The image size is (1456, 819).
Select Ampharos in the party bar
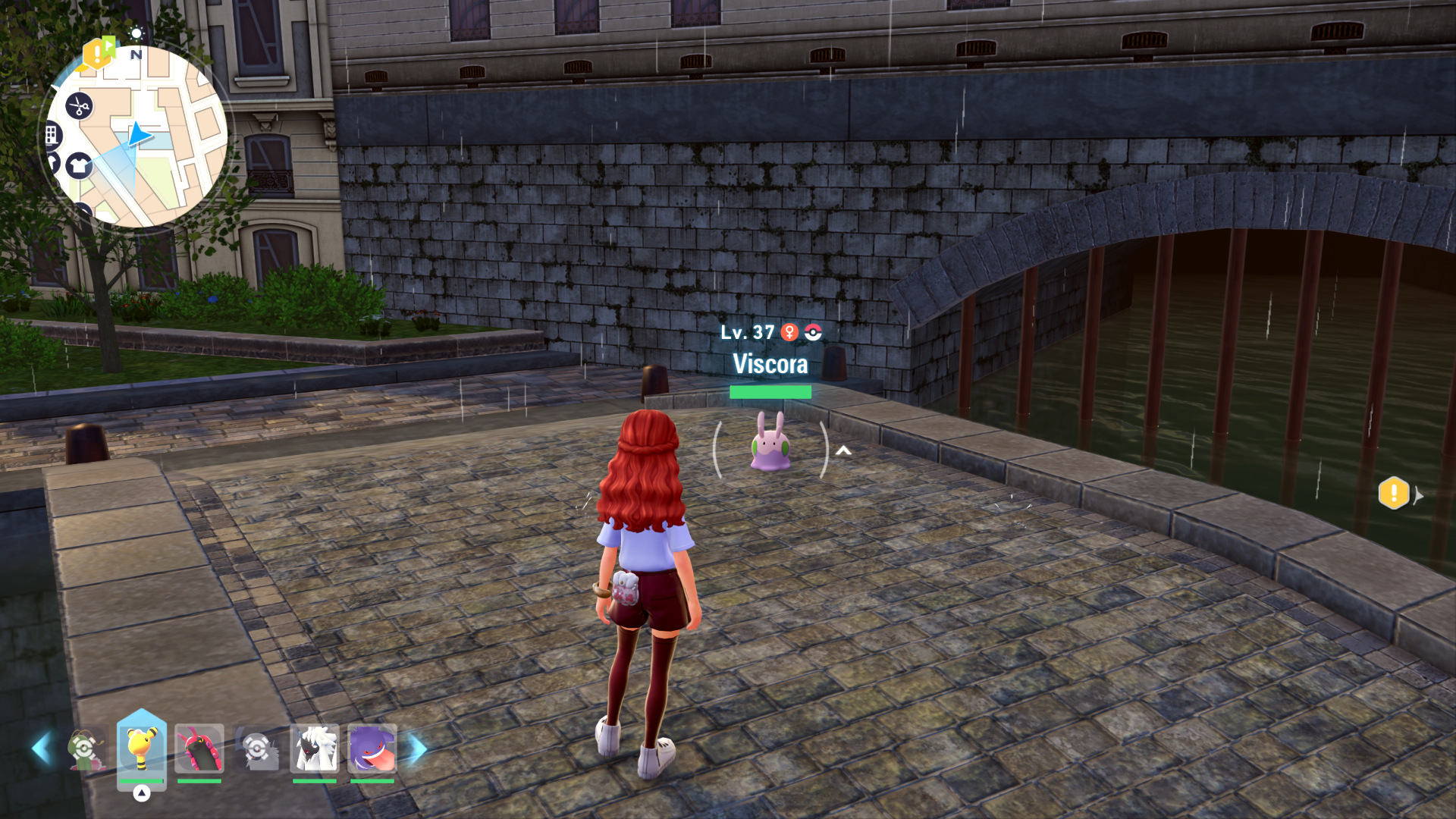tap(141, 748)
